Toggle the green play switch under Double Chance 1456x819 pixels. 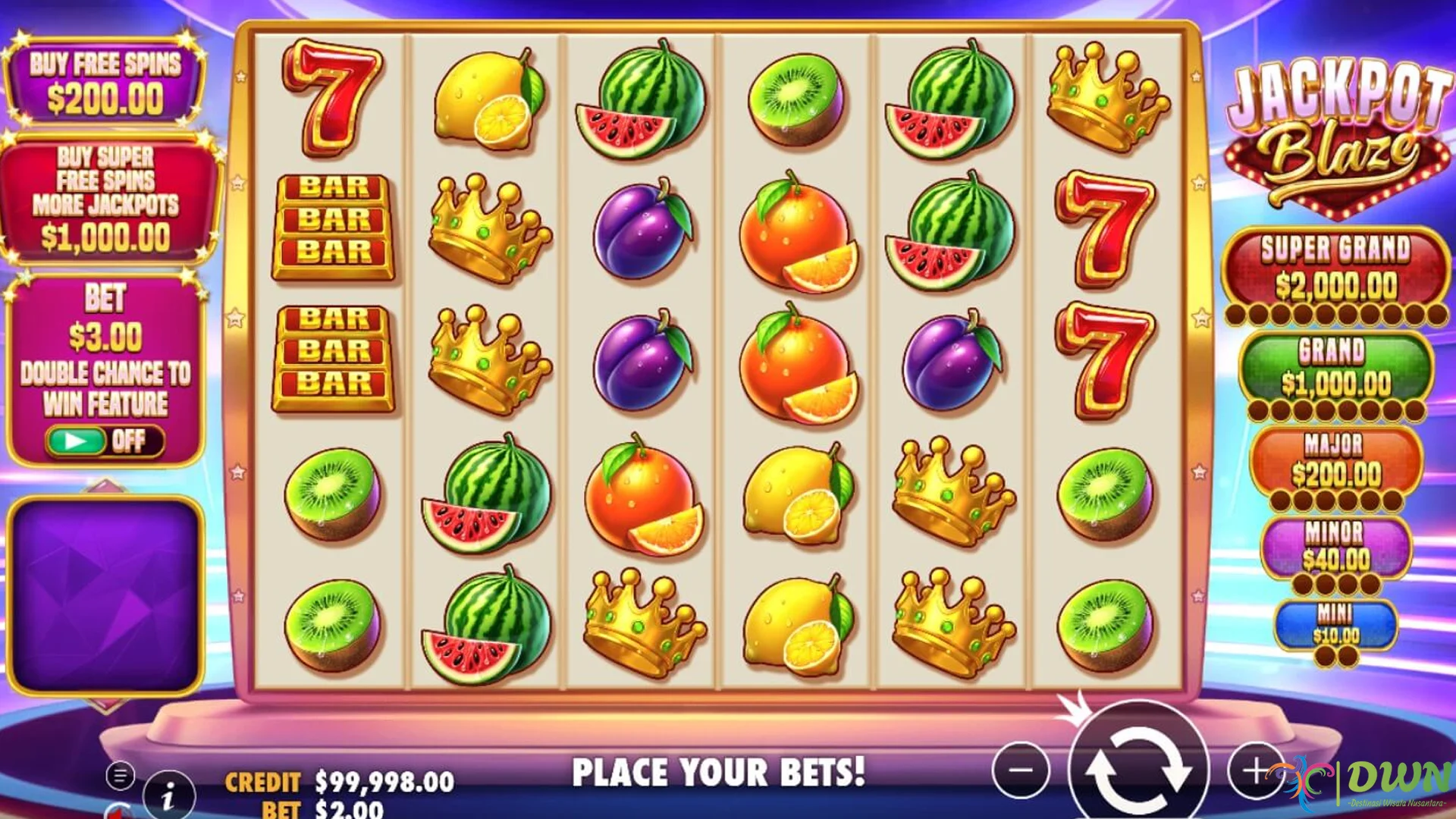(78, 441)
